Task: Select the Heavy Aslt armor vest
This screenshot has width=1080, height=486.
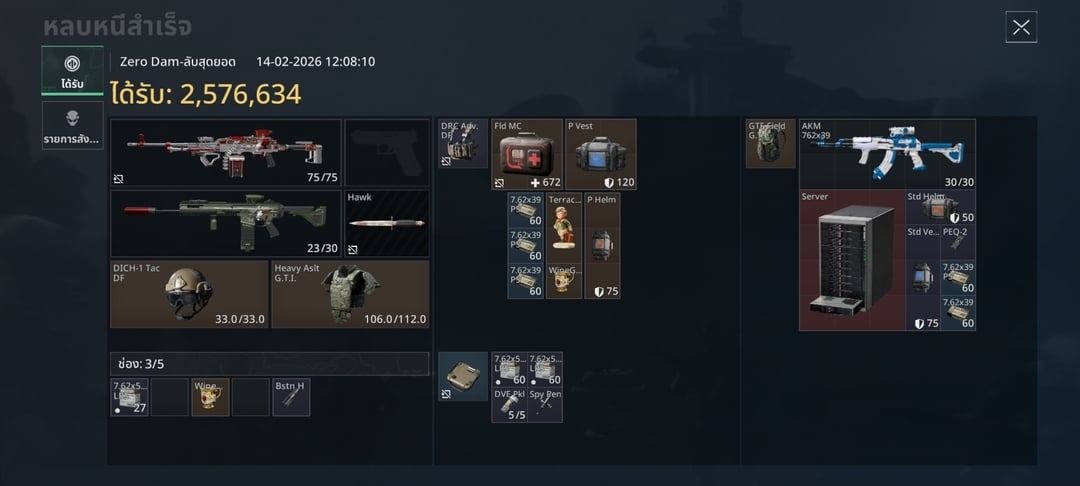Action: coord(350,294)
